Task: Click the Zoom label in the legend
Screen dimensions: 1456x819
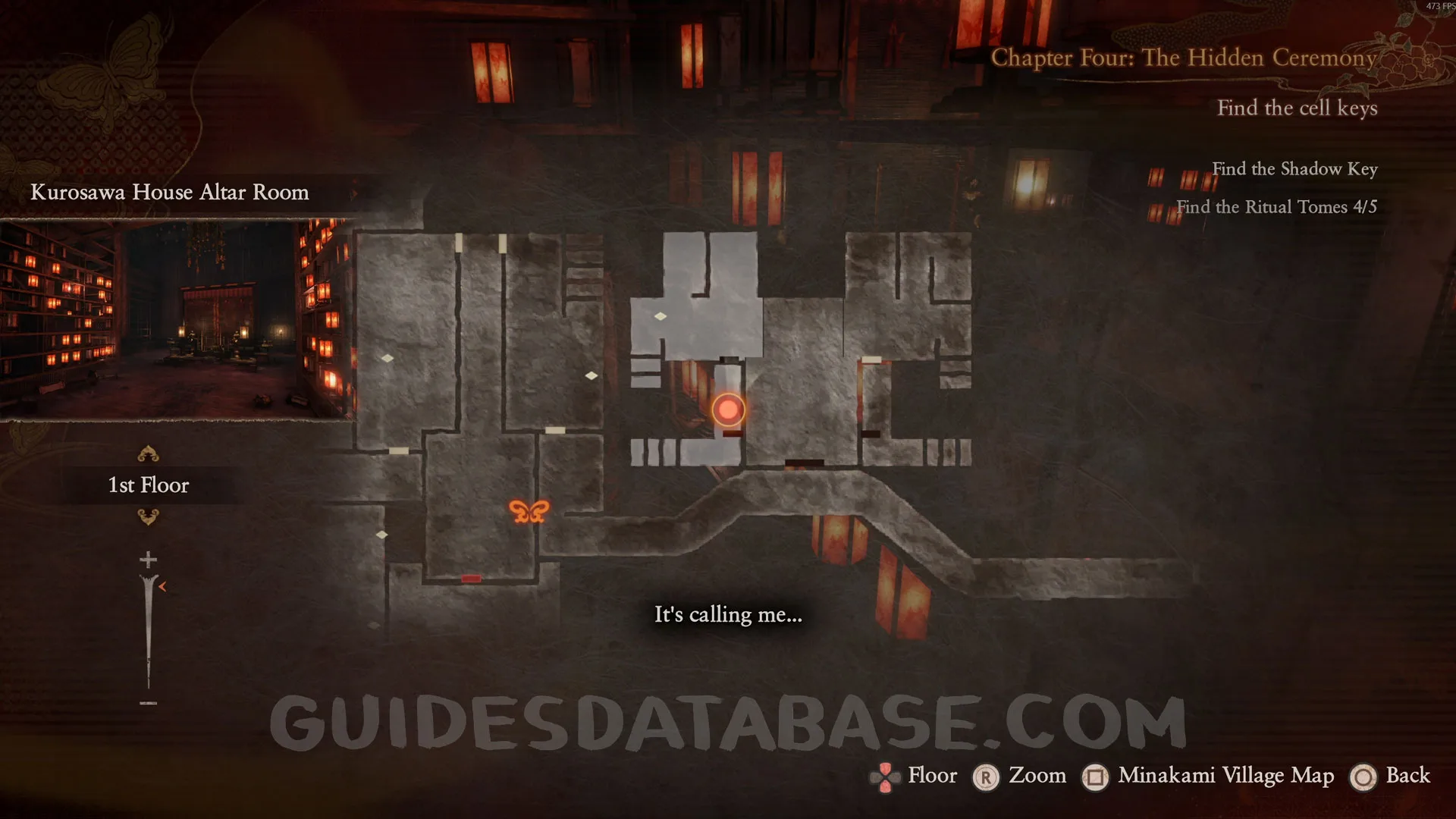Action: (1037, 776)
